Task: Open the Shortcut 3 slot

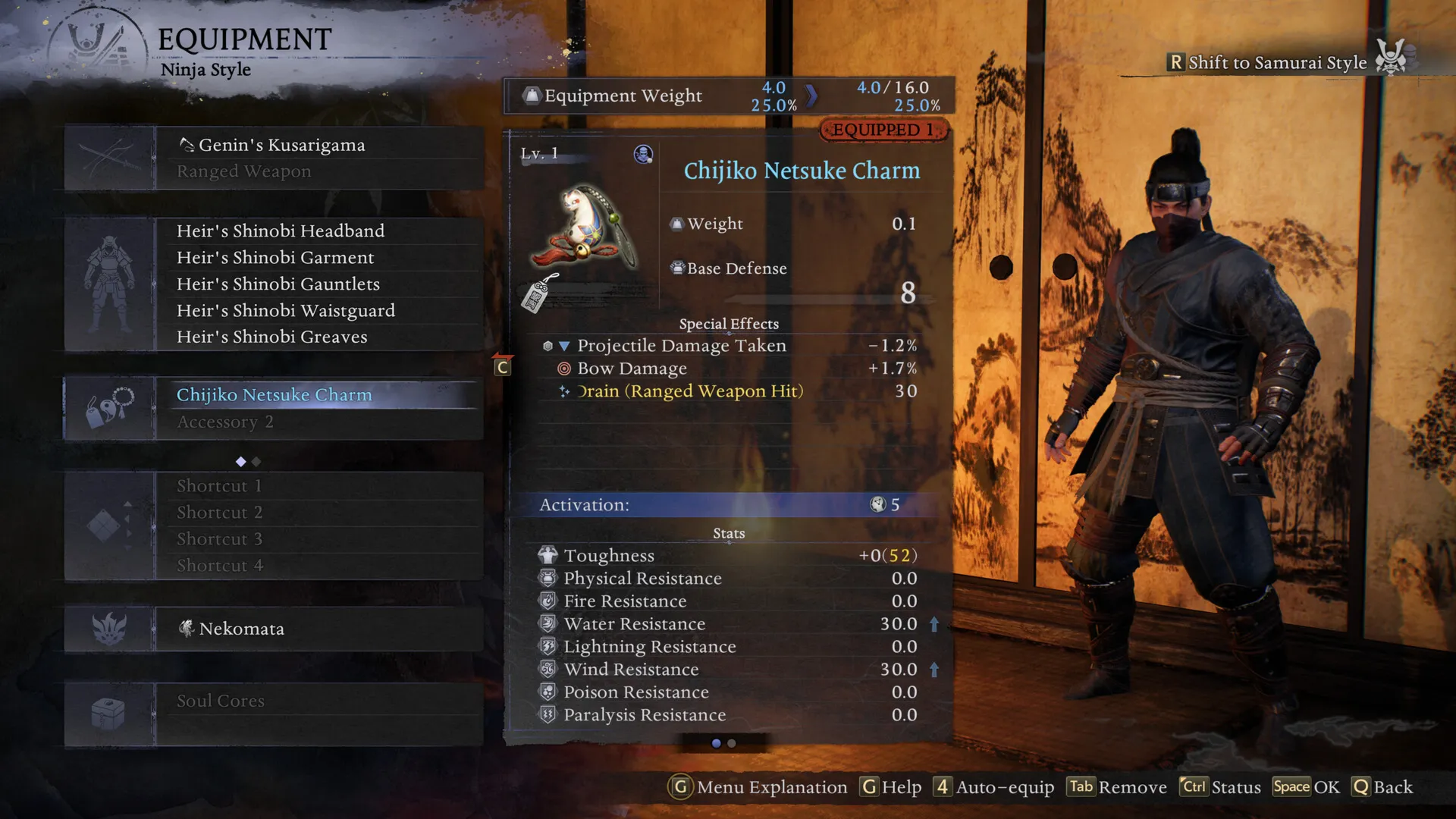Action: coord(219,539)
